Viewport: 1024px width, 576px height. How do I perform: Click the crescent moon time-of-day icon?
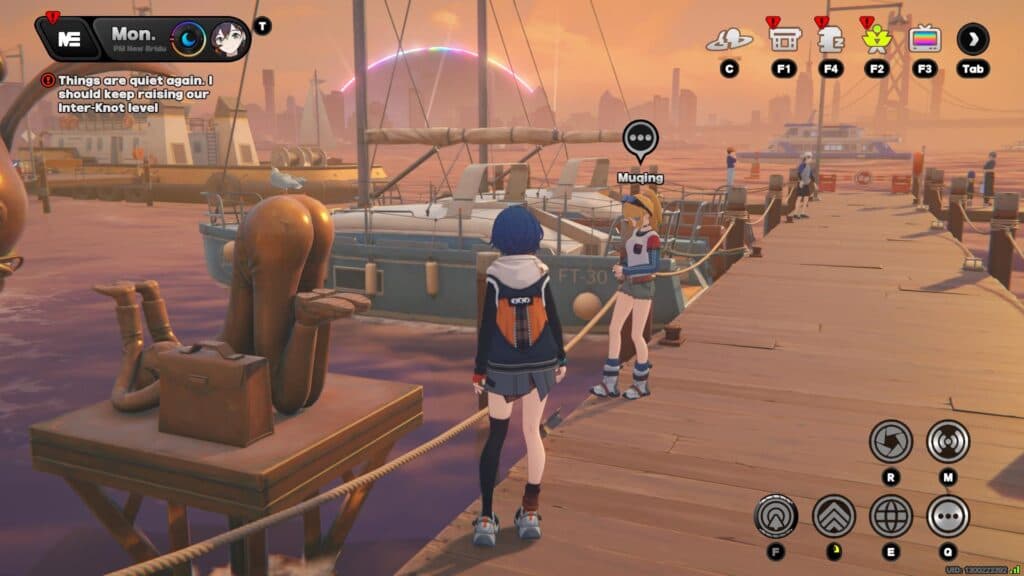point(188,39)
